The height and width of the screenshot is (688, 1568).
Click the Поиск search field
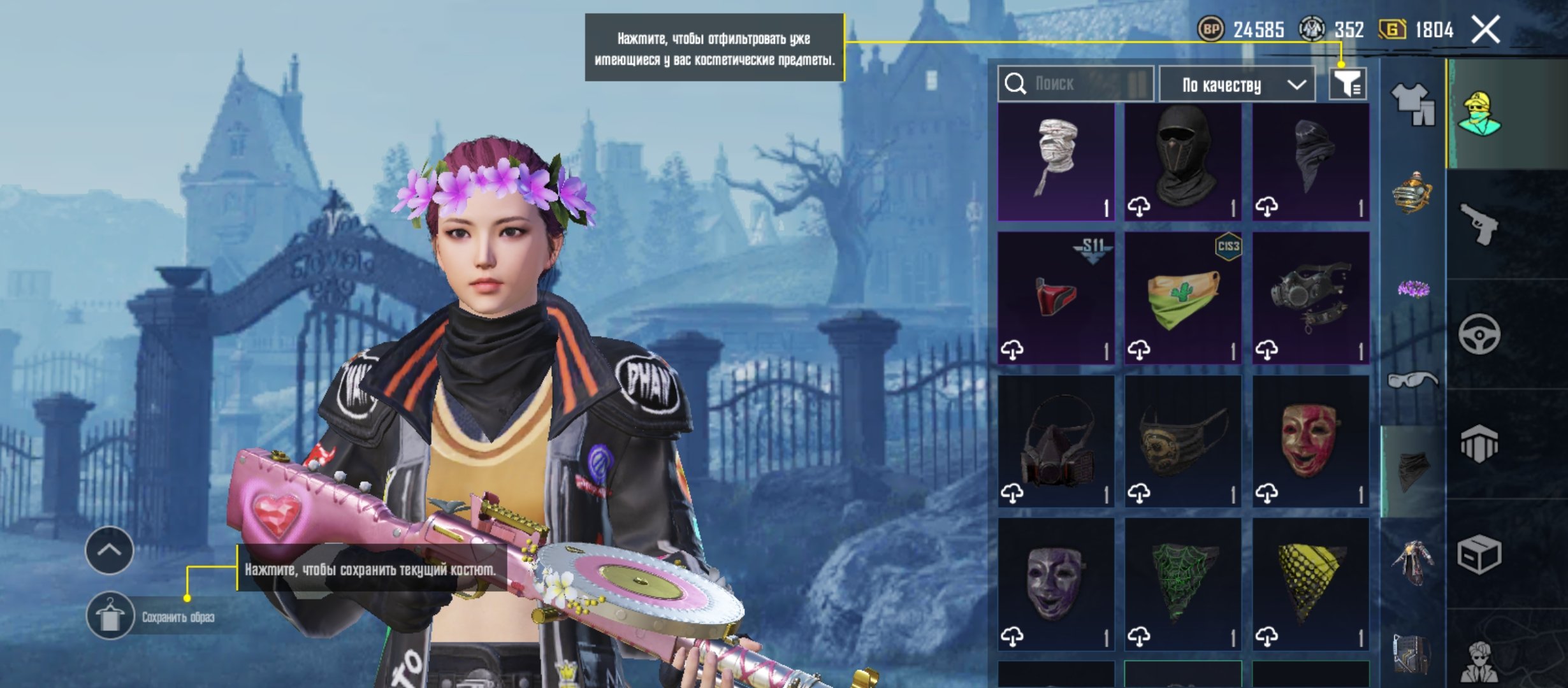(1084, 83)
